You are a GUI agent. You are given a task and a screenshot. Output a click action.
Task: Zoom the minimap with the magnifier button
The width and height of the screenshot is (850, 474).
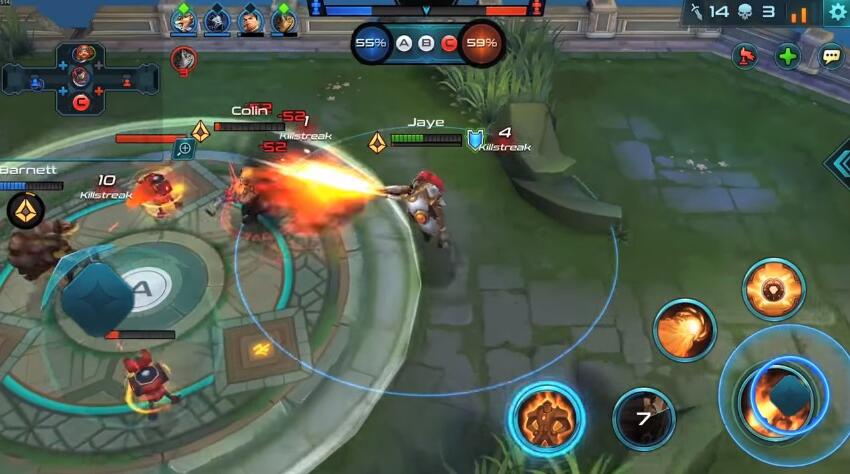click(x=183, y=149)
